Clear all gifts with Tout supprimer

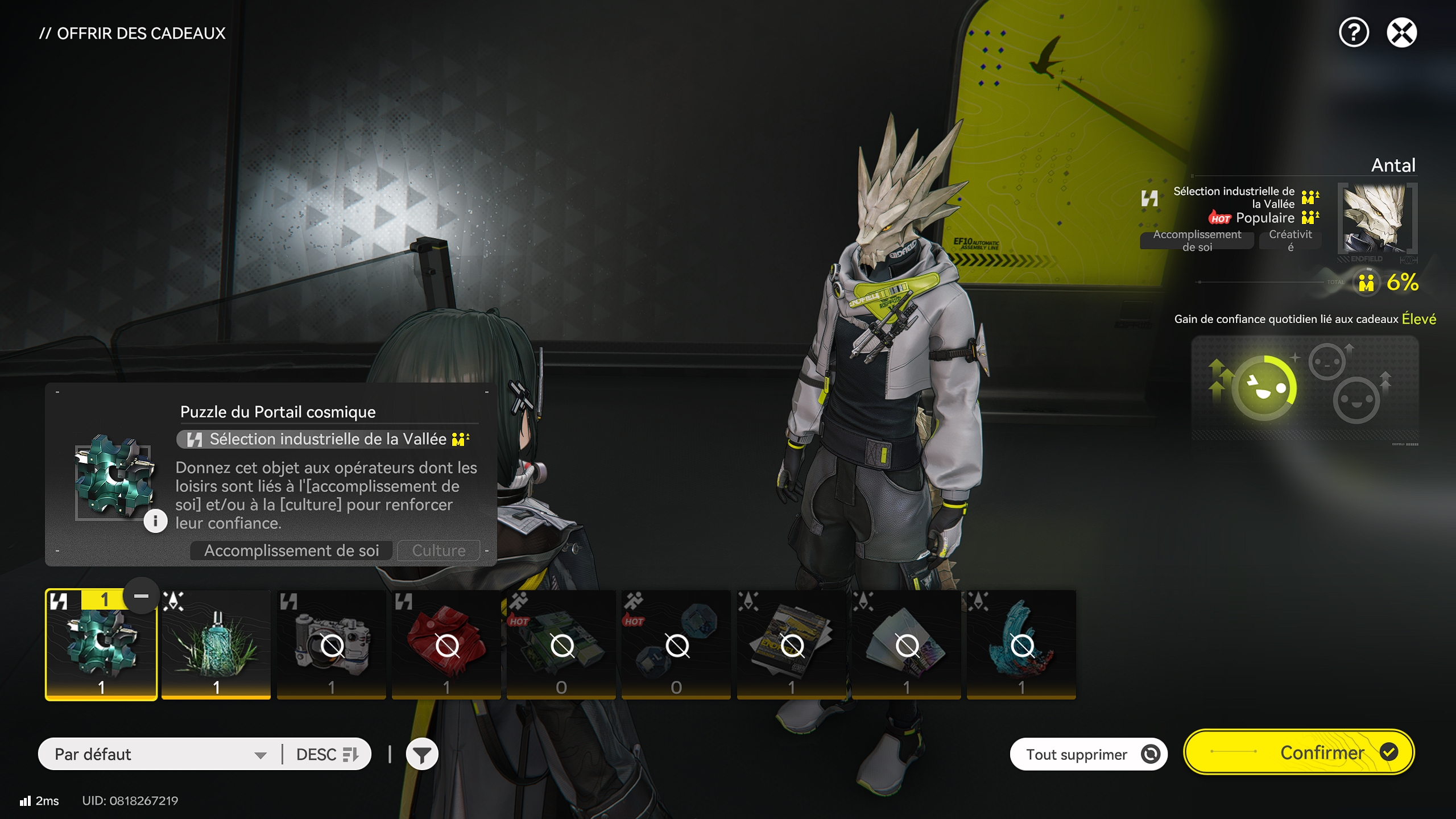pyautogui.click(x=1088, y=754)
